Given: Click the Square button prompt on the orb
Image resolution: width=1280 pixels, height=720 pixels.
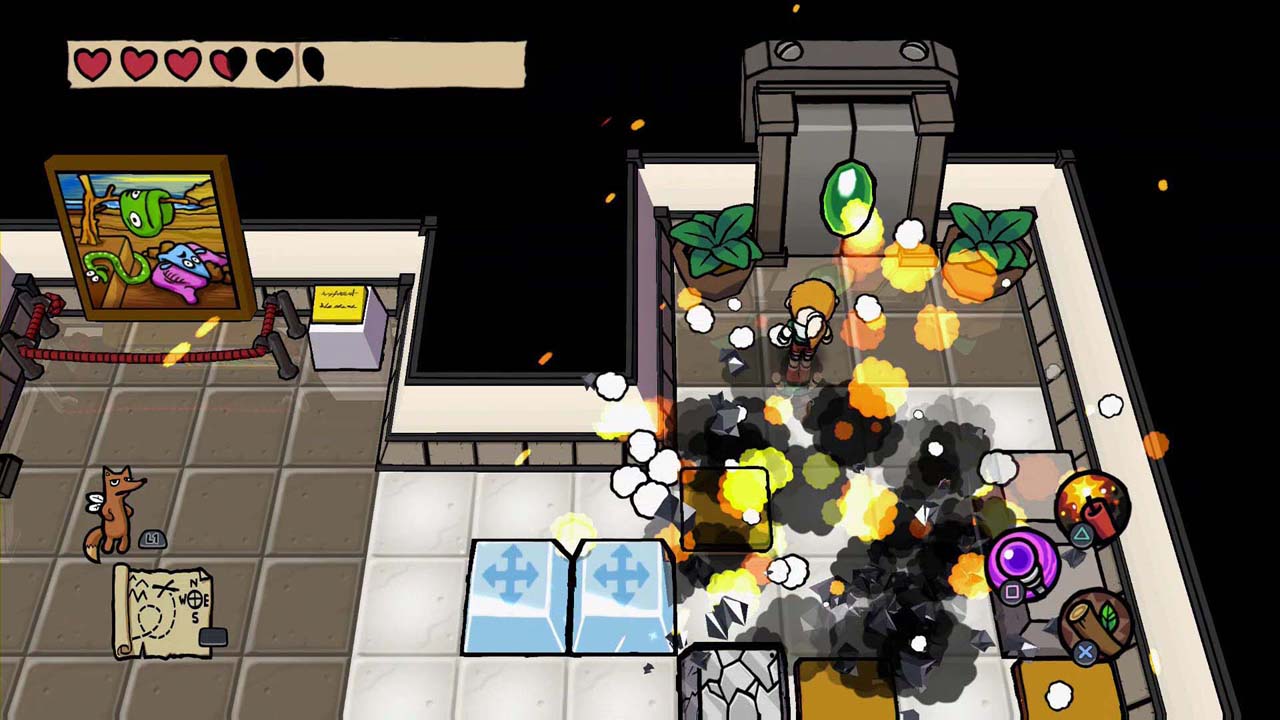Looking at the screenshot, I should 1011,592.
